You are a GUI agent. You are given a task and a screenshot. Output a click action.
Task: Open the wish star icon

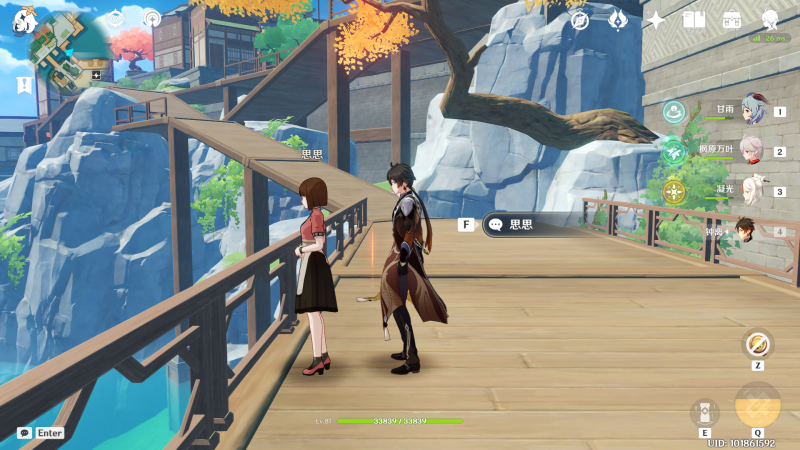pos(656,20)
